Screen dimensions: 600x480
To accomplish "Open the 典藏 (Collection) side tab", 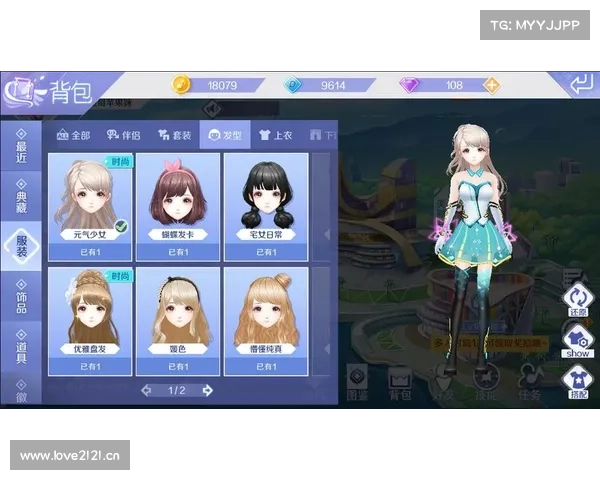I will (x=21, y=197).
